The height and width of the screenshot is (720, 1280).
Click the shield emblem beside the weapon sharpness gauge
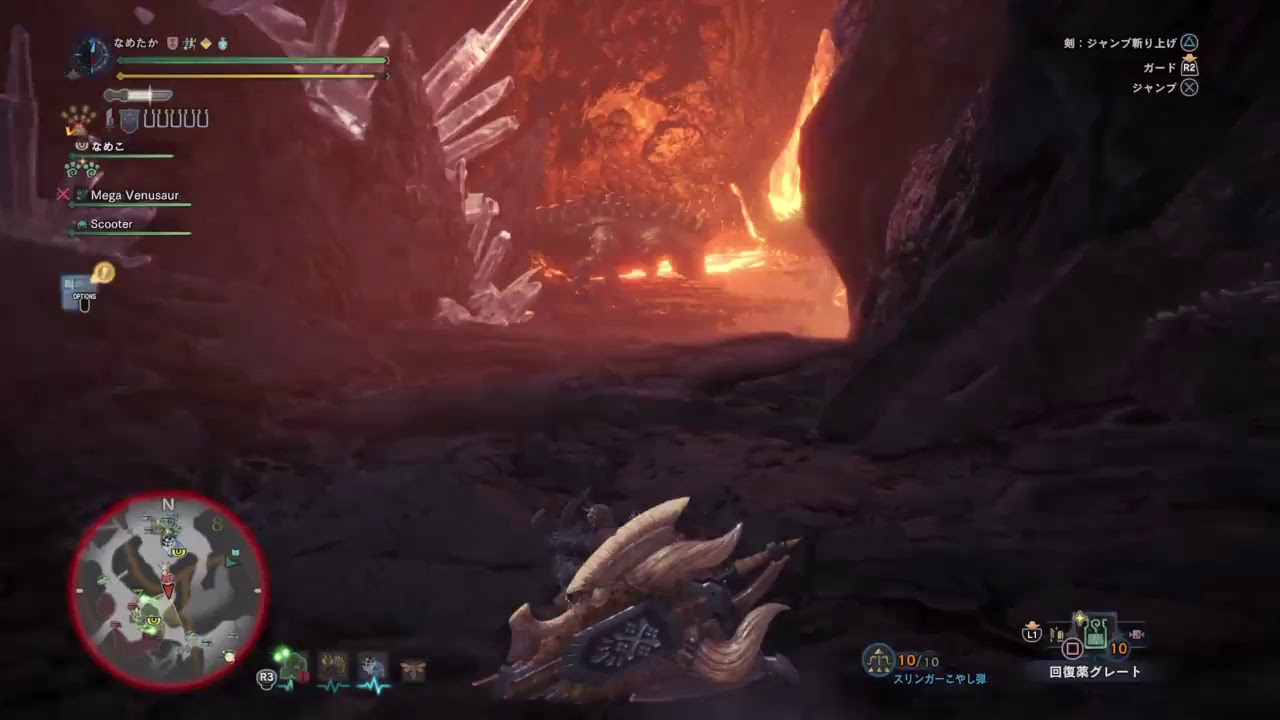[130, 120]
